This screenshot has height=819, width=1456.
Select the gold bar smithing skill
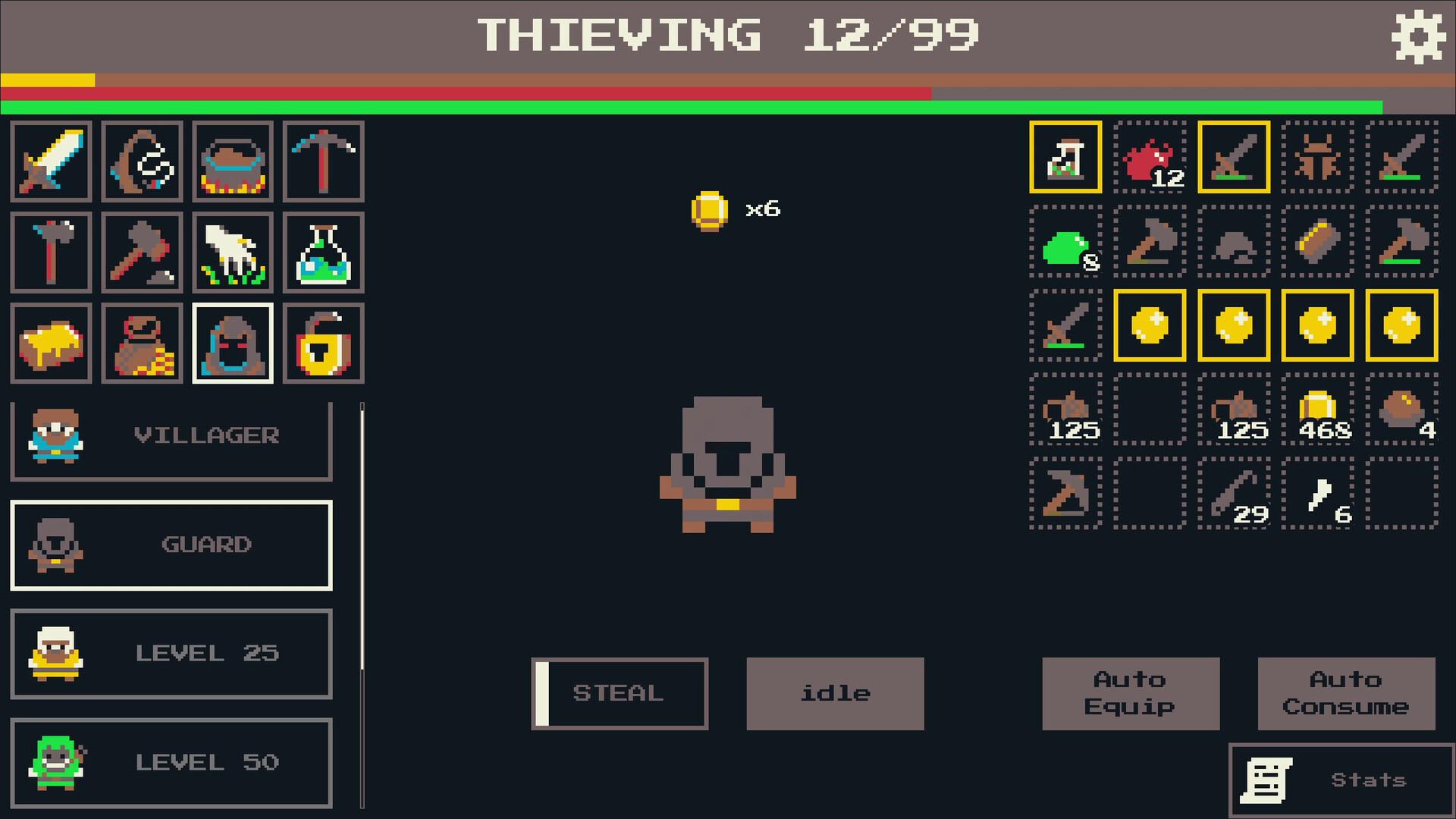[51, 343]
